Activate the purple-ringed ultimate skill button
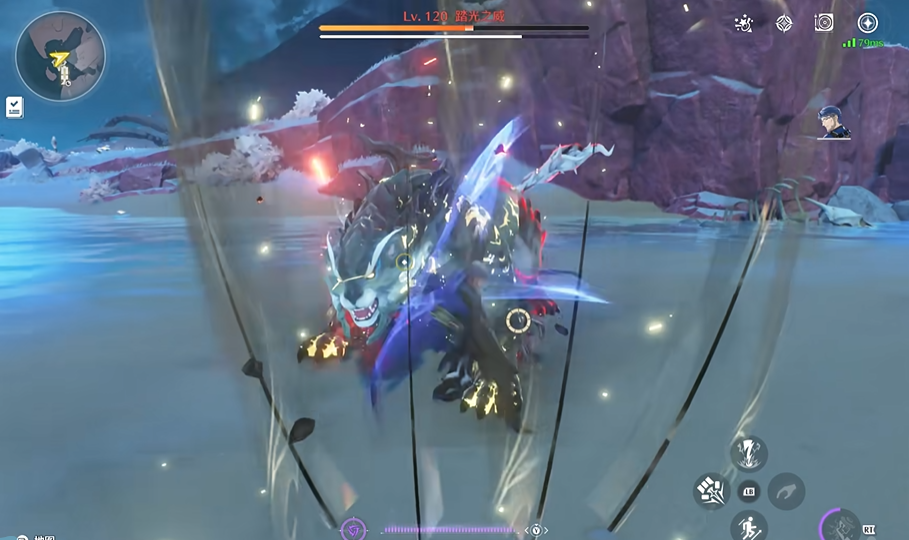This screenshot has height=540, width=909. 840,526
